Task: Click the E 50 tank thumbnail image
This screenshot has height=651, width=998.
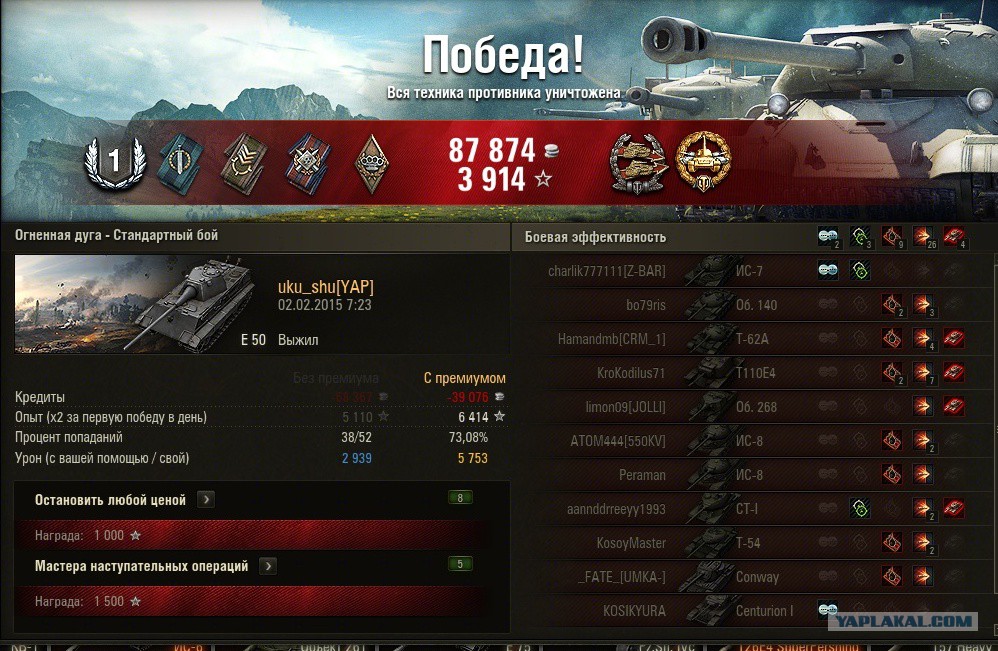Action: tap(140, 304)
